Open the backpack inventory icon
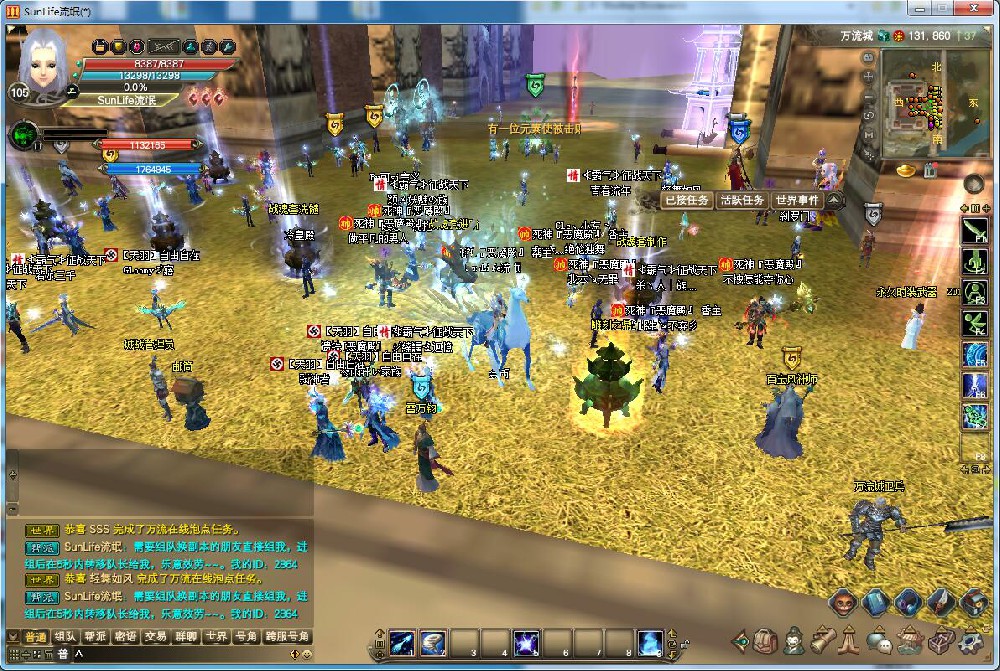Screen dimensions: 1000x671 click(766, 640)
